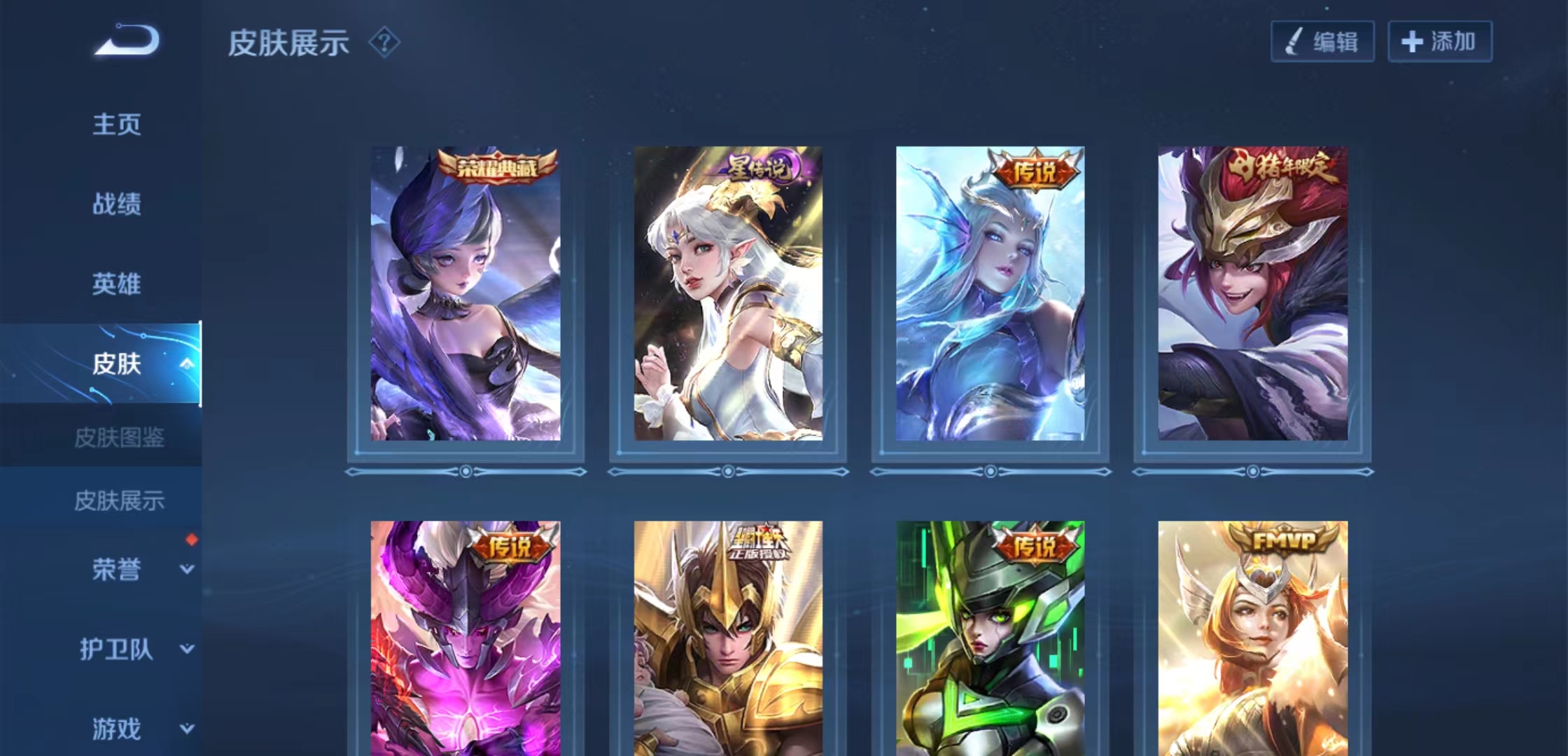1568x756 pixels.
Task: Open the 英雄 heroes tab
Action: [117, 284]
